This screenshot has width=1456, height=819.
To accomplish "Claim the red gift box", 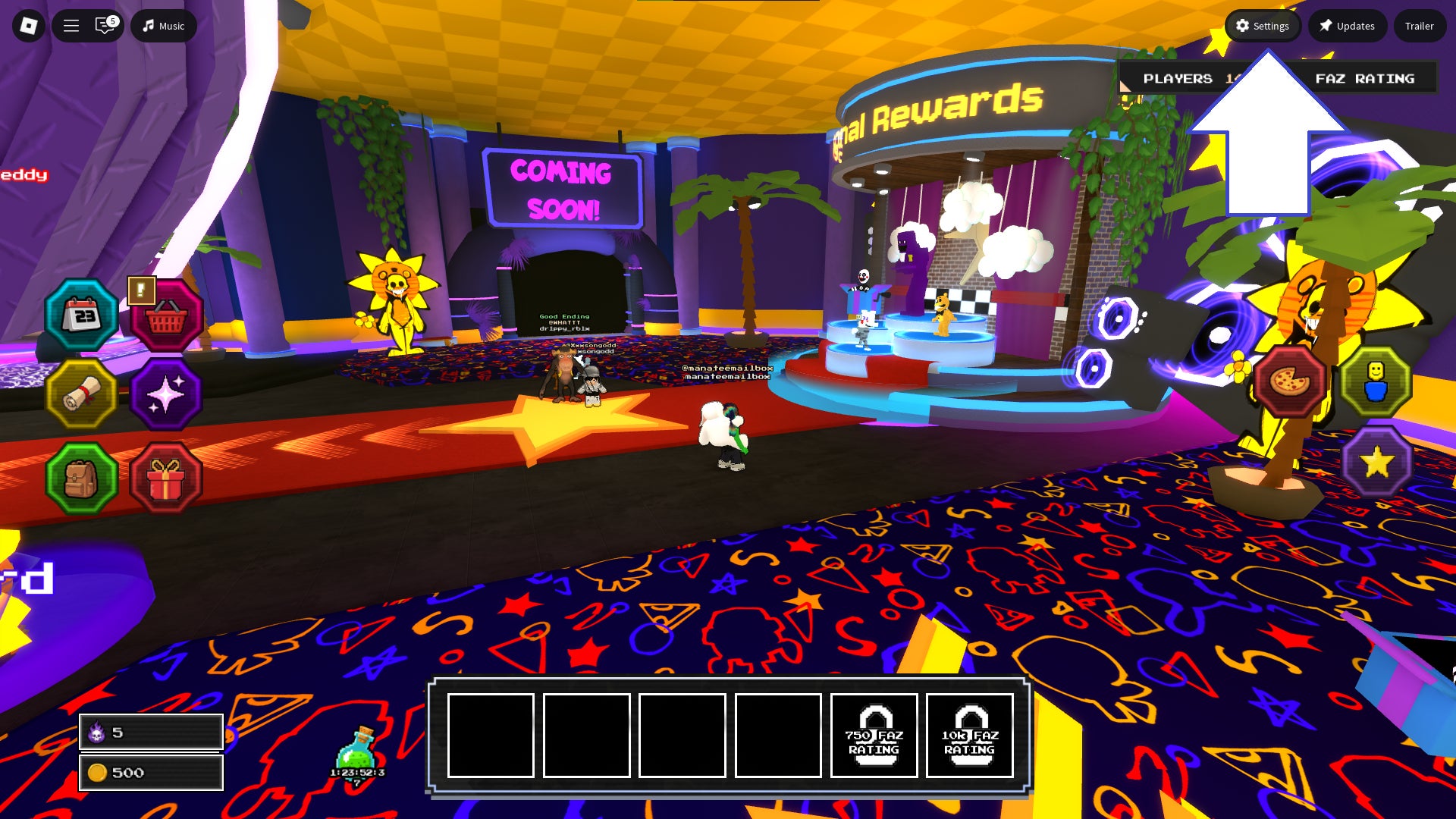I will click(x=166, y=479).
